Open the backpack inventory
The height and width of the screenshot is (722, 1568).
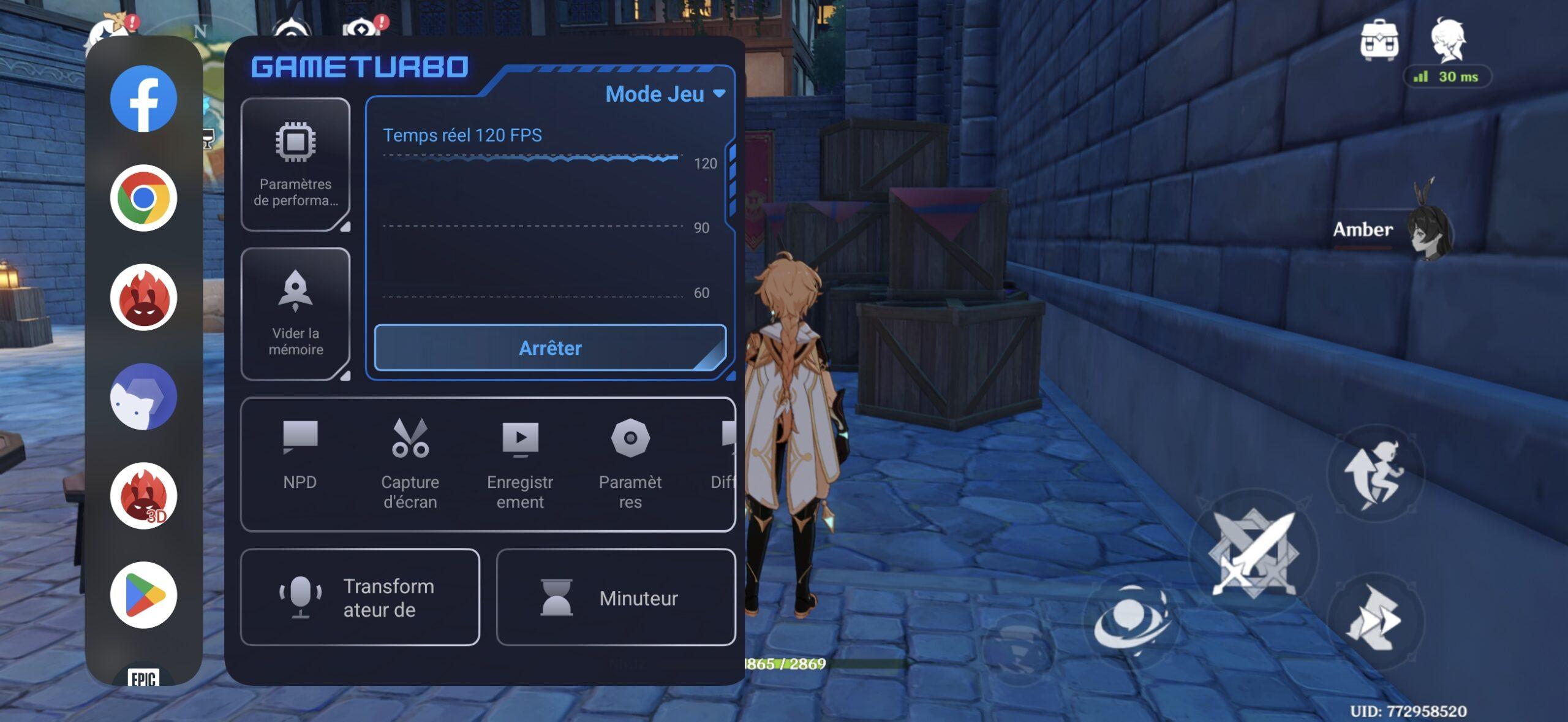[x=1379, y=40]
